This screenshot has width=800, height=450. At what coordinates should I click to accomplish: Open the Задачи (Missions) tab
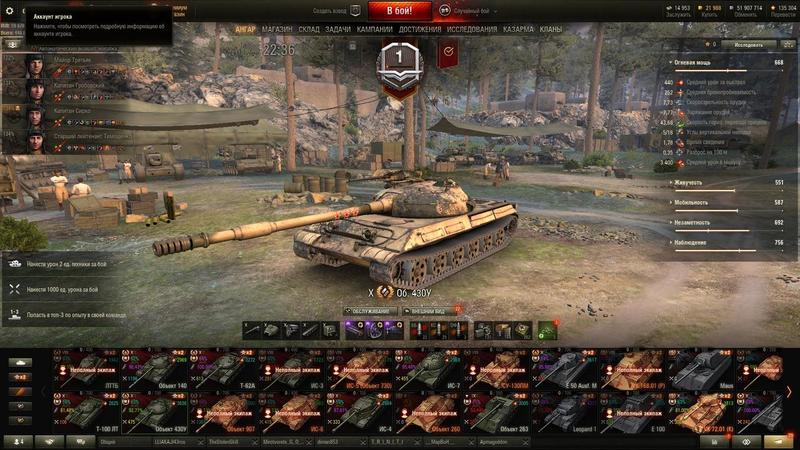(x=338, y=30)
